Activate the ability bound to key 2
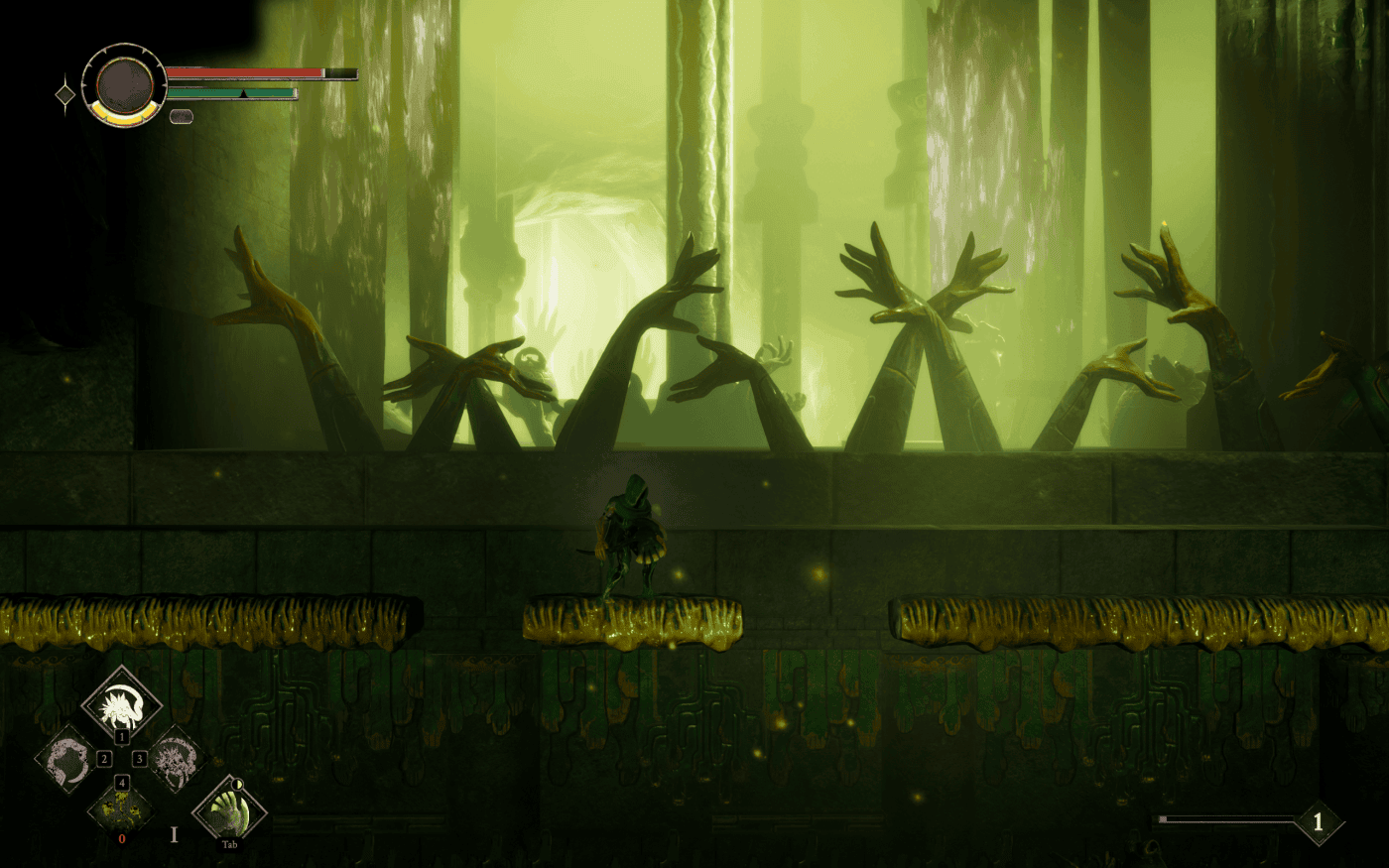Image resolution: width=1389 pixels, height=868 pixels. [67, 758]
